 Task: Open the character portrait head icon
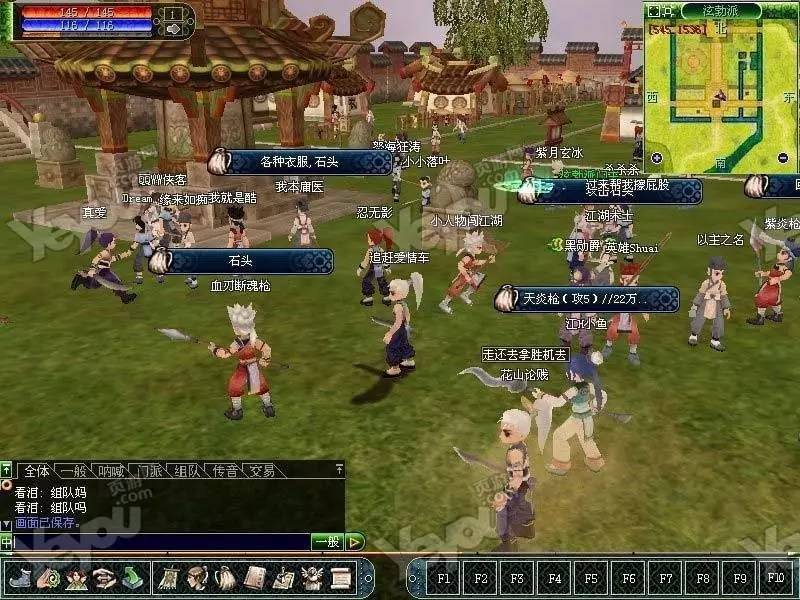[x=197, y=577]
